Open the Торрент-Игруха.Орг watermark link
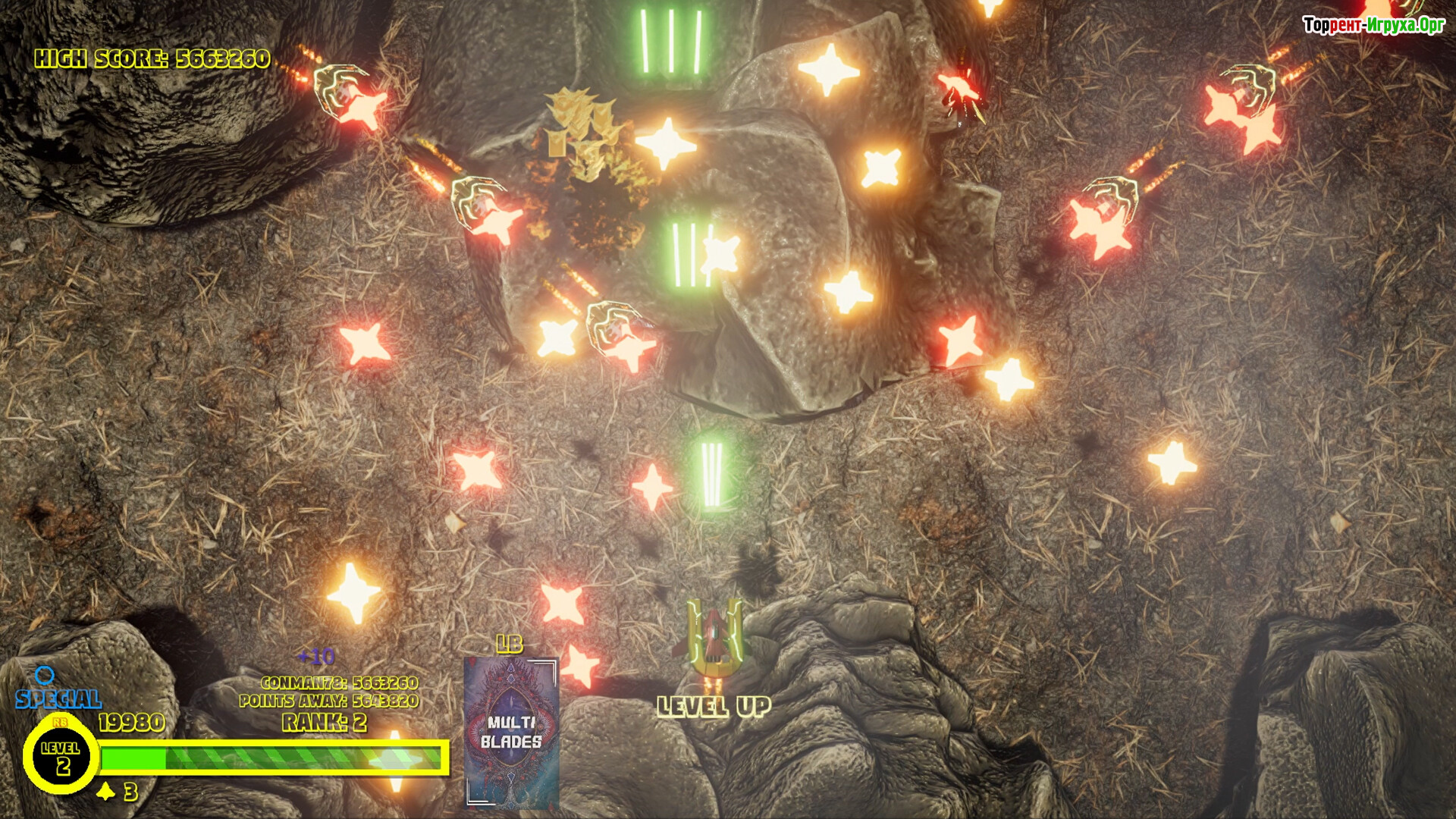1456x819 pixels. click(x=1373, y=25)
